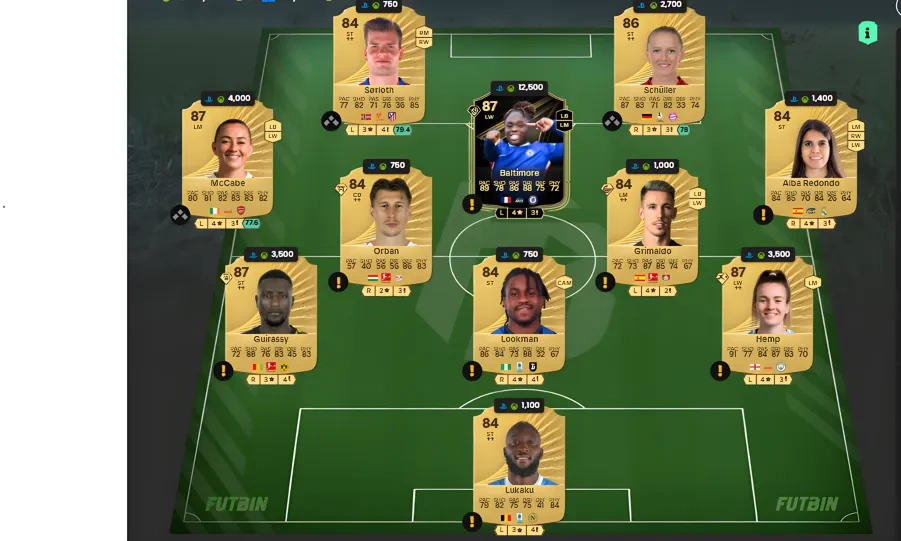Click the warning icon beside Hemp

click(720, 371)
